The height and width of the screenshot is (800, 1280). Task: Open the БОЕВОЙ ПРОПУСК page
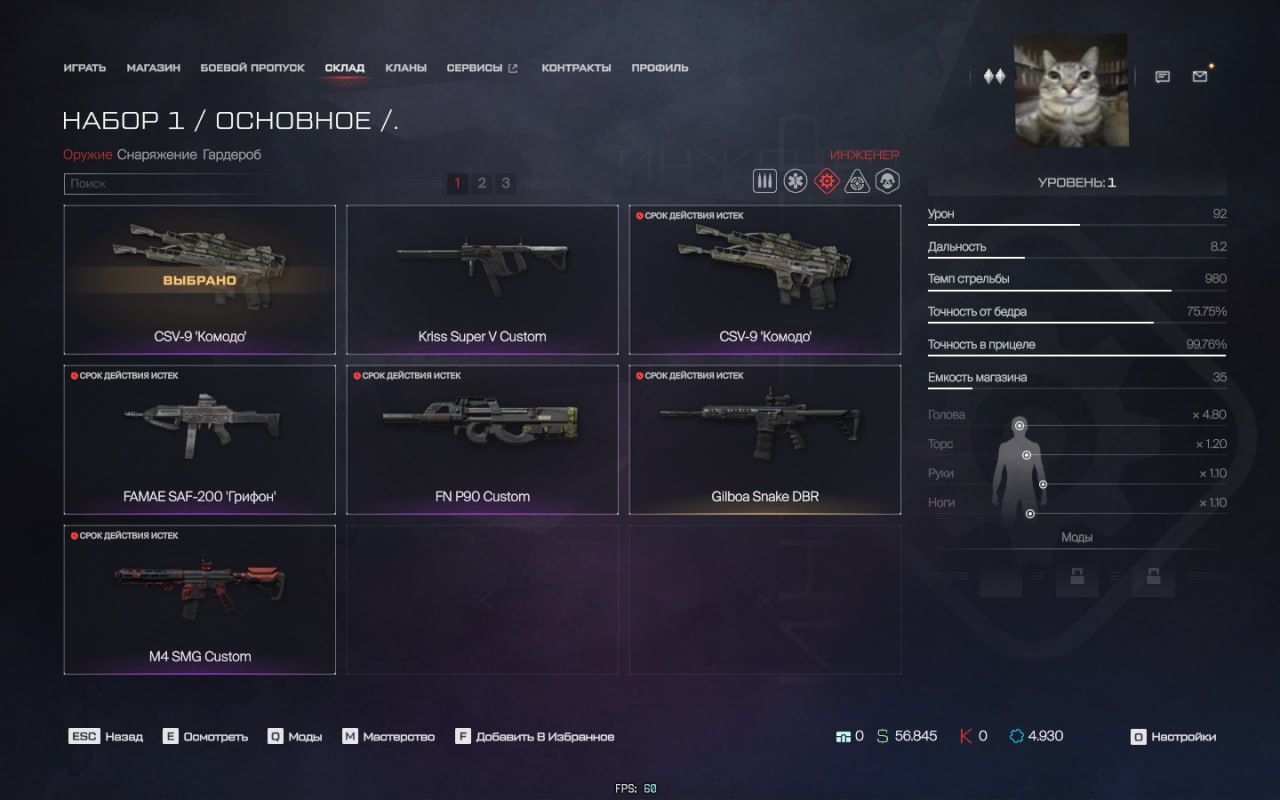[x=252, y=68]
